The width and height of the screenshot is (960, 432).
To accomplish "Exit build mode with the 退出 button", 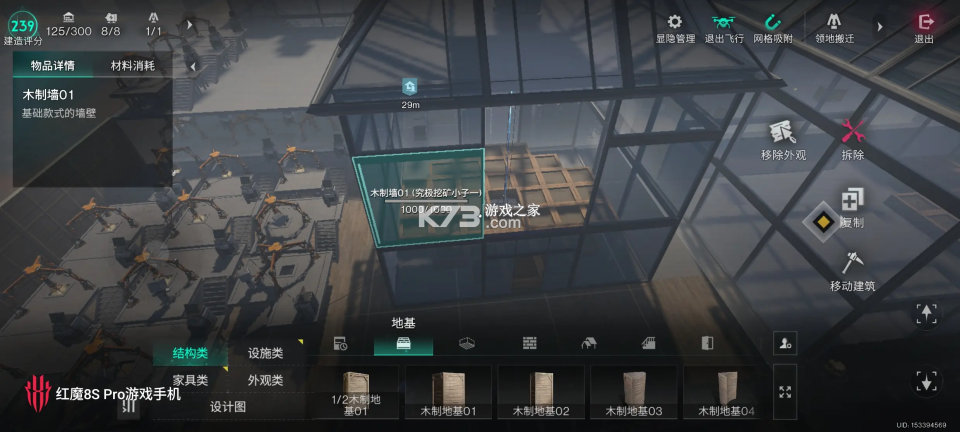I will point(924,27).
